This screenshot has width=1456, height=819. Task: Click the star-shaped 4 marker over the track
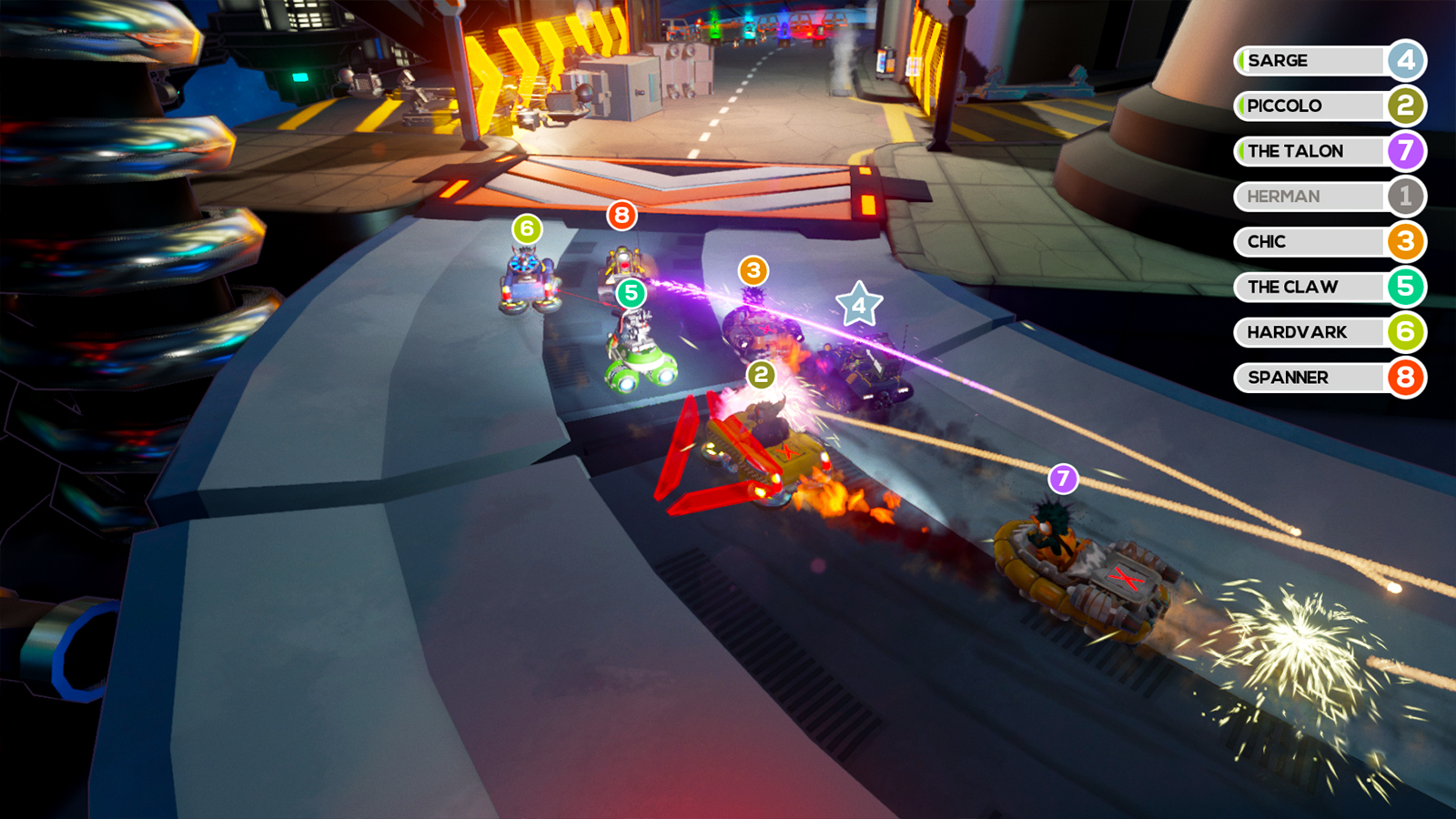click(x=859, y=305)
